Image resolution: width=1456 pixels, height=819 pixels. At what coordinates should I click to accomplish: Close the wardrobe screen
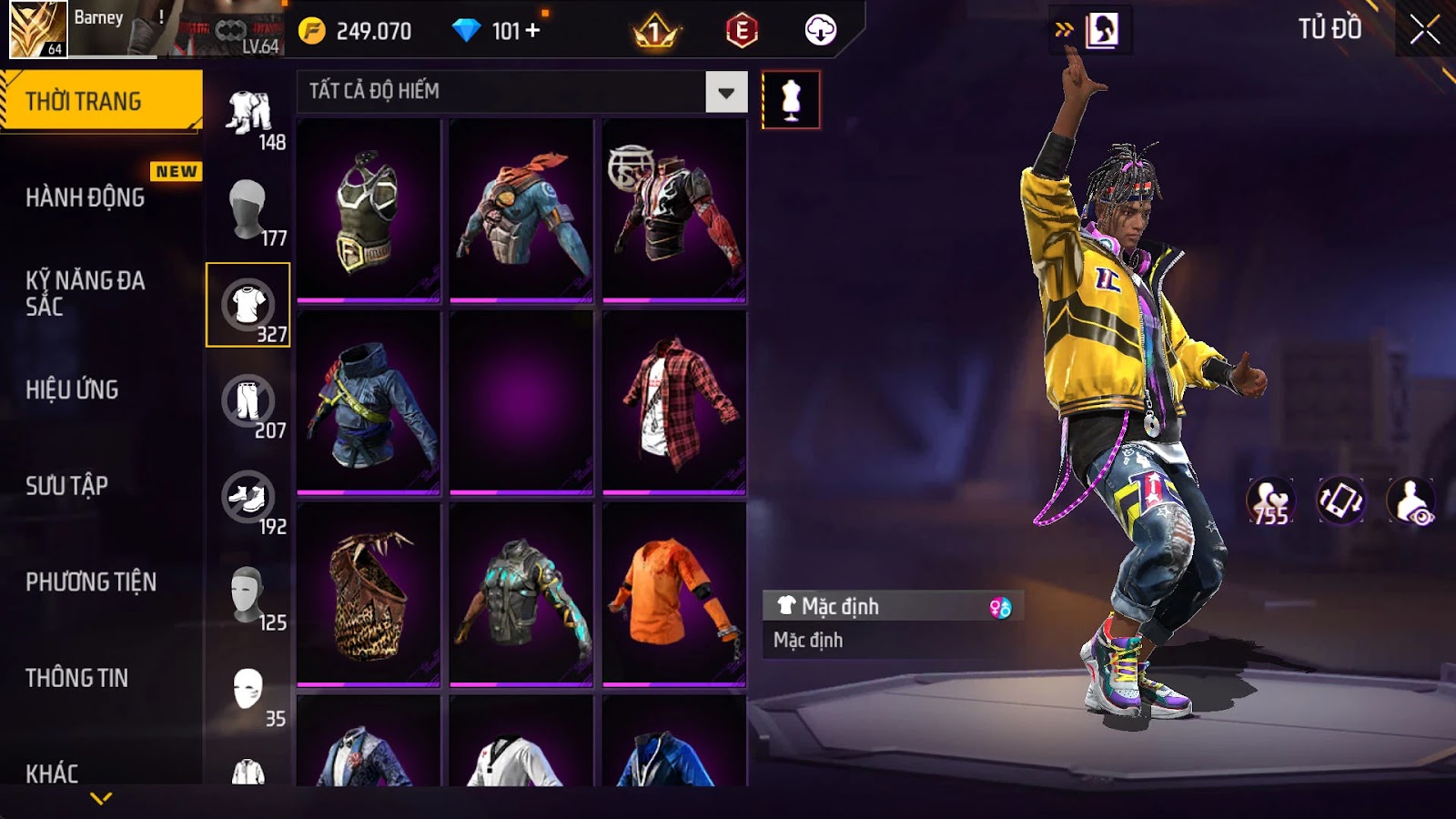tap(1424, 30)
